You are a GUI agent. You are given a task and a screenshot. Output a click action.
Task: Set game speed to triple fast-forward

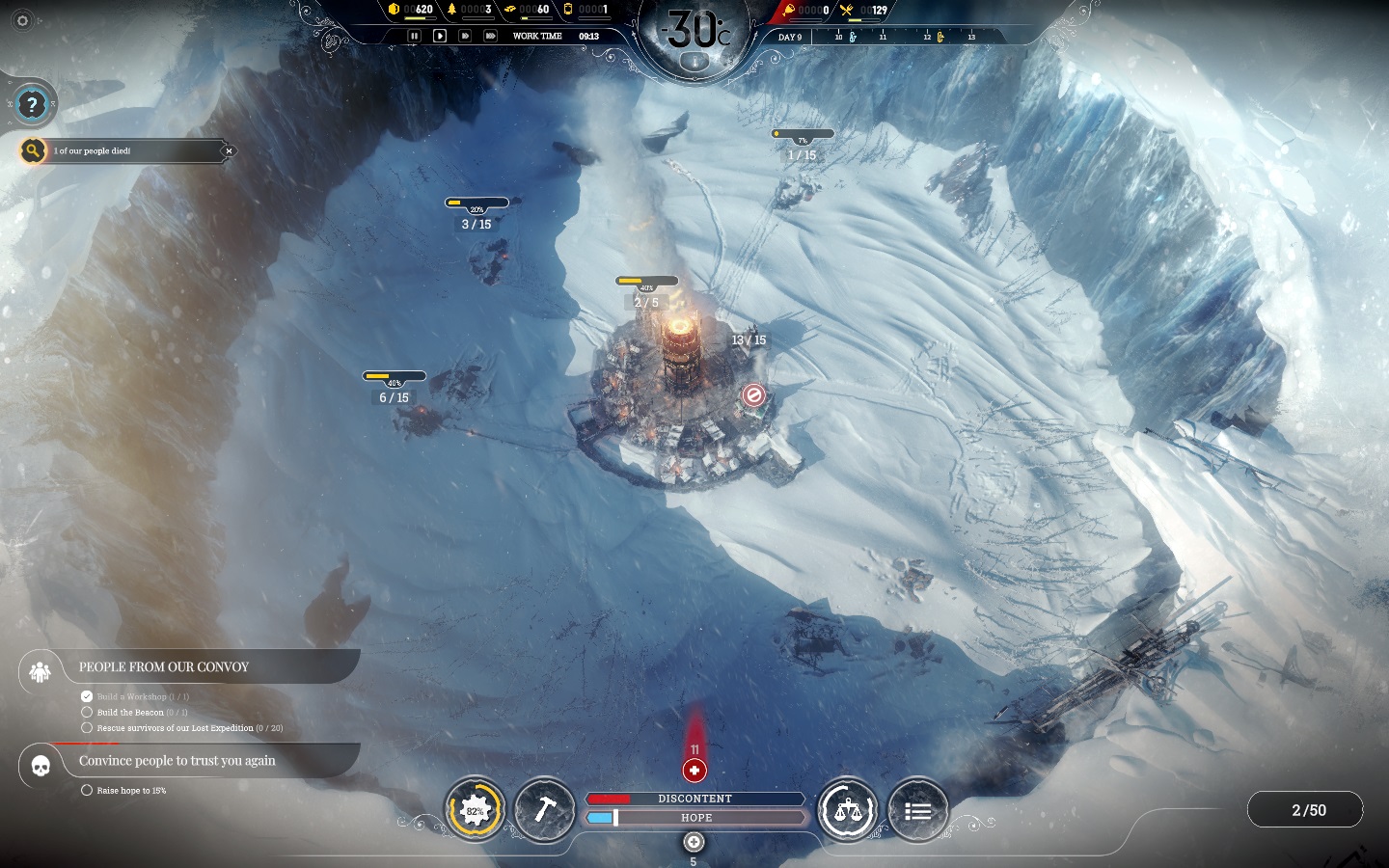490,36
